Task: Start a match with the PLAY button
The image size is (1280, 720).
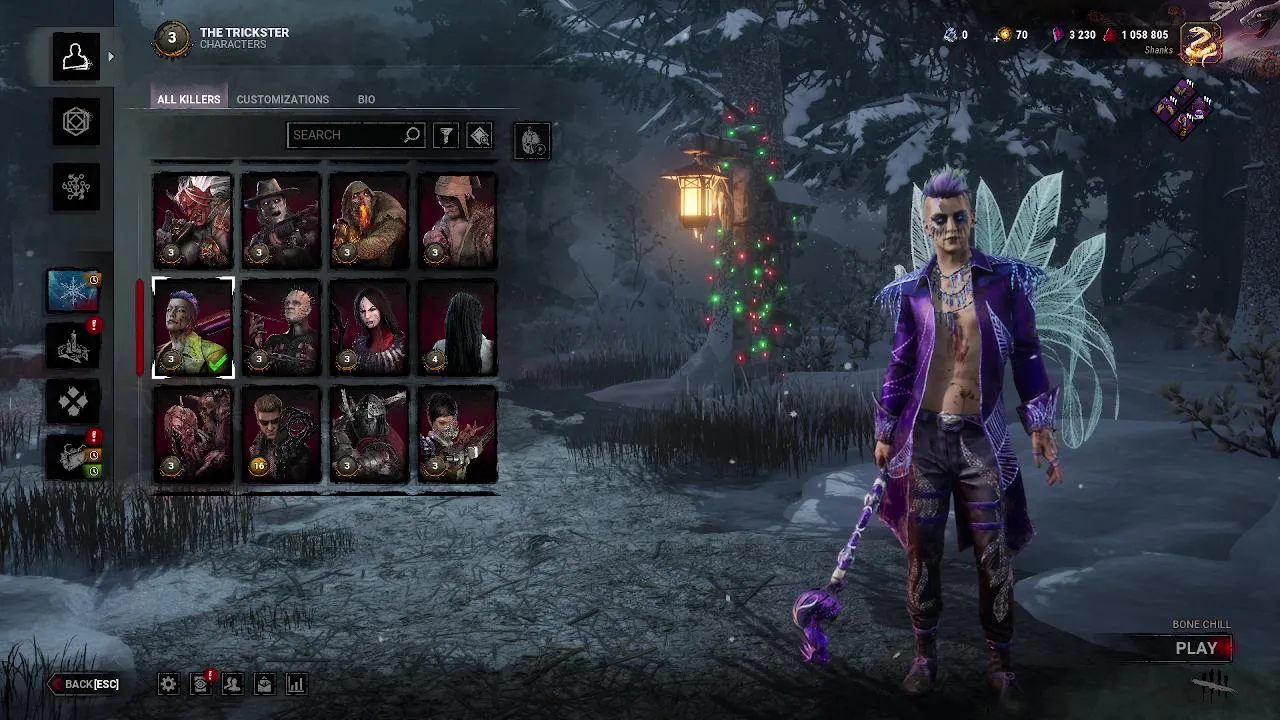Action: [1196, 648]
